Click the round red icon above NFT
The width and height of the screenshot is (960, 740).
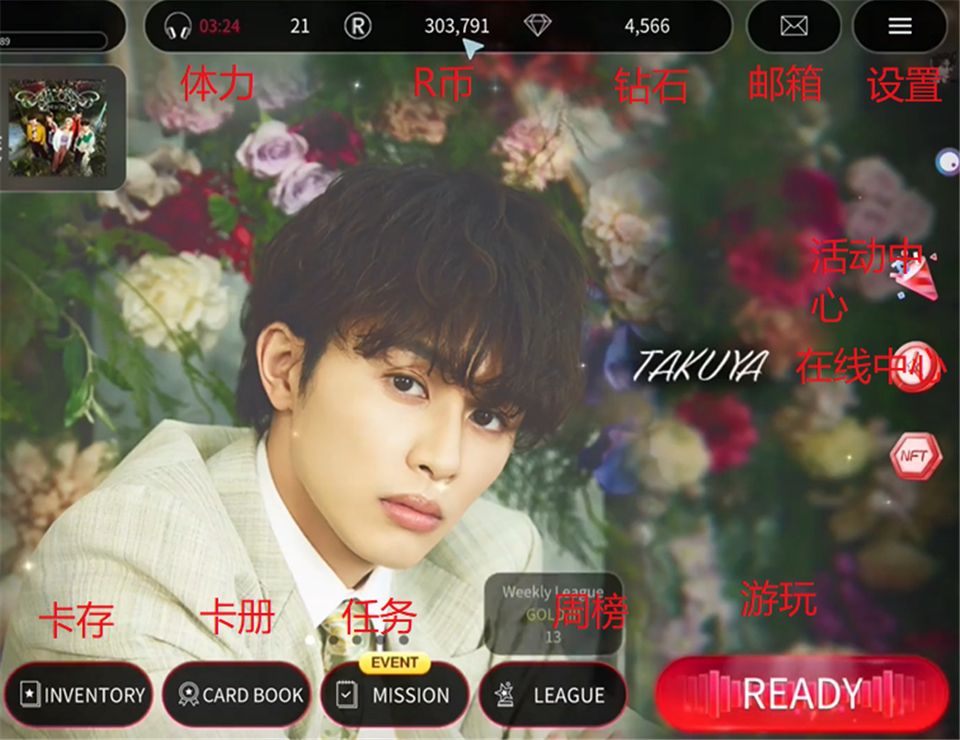coord(916,367)
